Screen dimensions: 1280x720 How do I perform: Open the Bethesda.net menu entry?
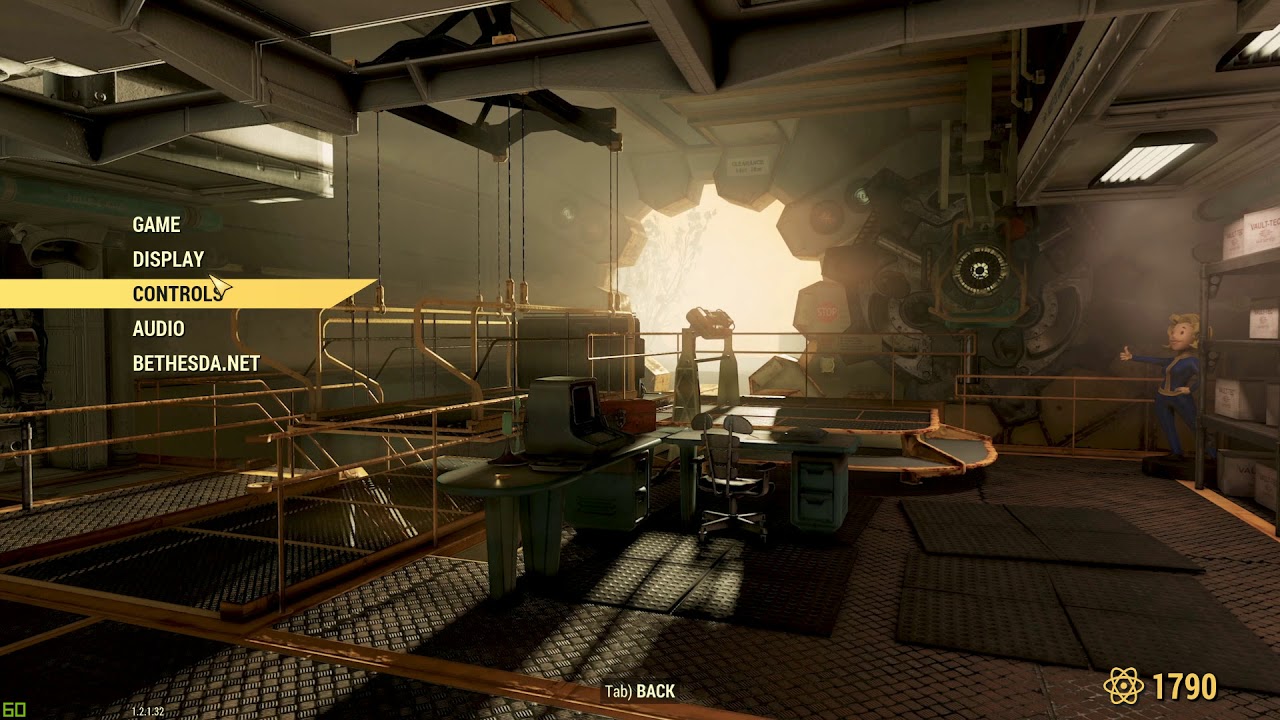pos(196,363)
